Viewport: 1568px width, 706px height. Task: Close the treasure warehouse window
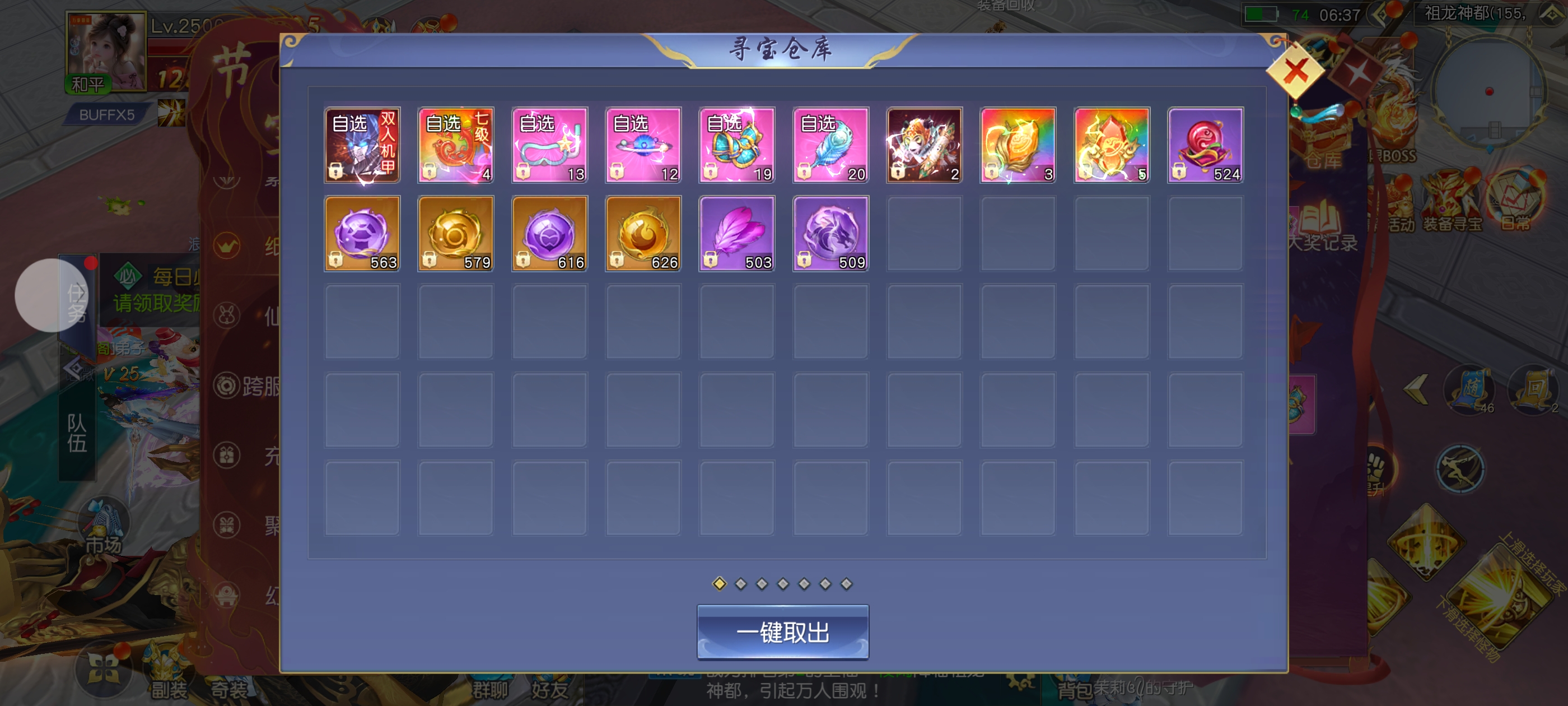point(1295,71)
